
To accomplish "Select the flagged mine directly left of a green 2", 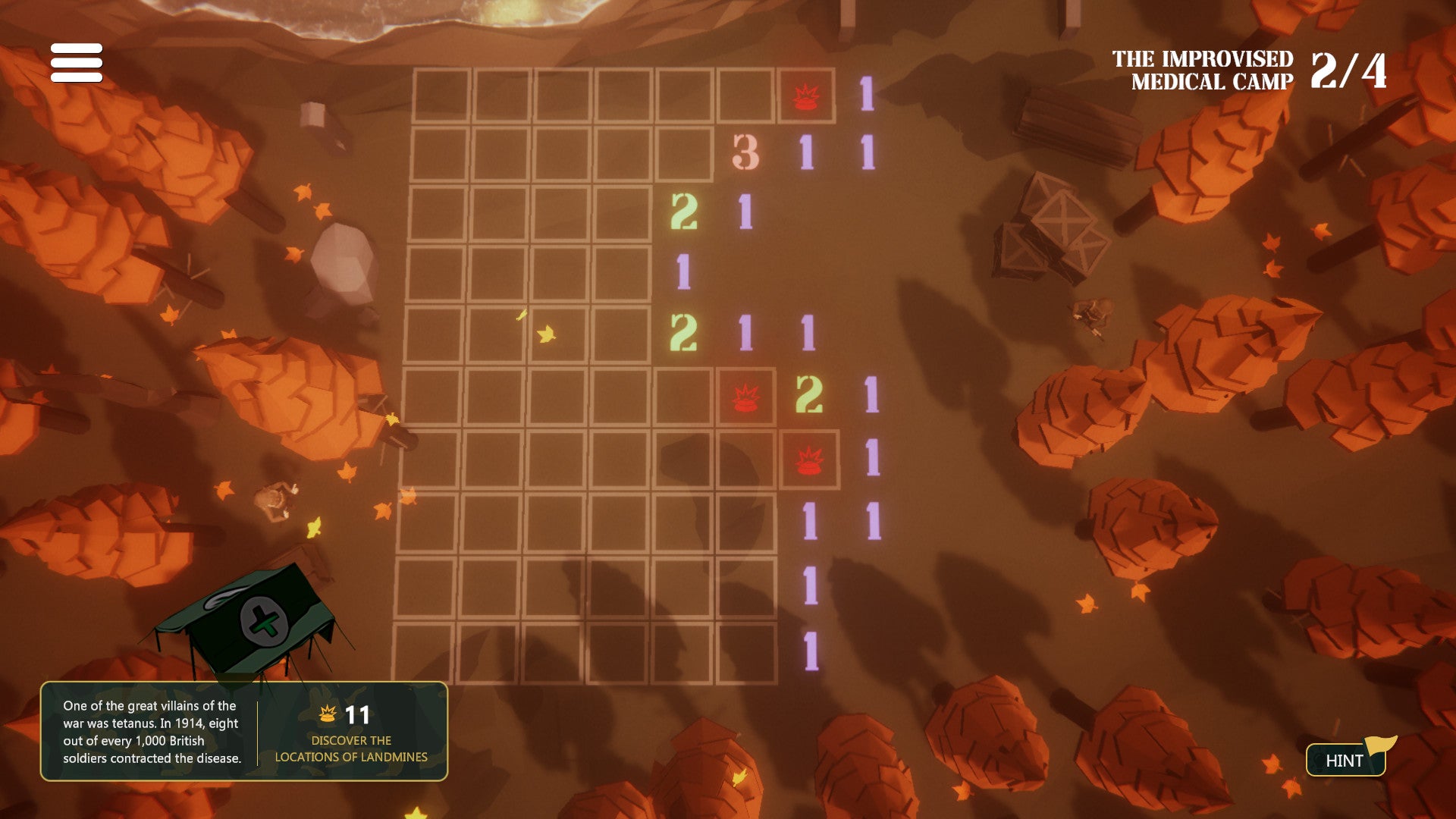I will (746, 397).
